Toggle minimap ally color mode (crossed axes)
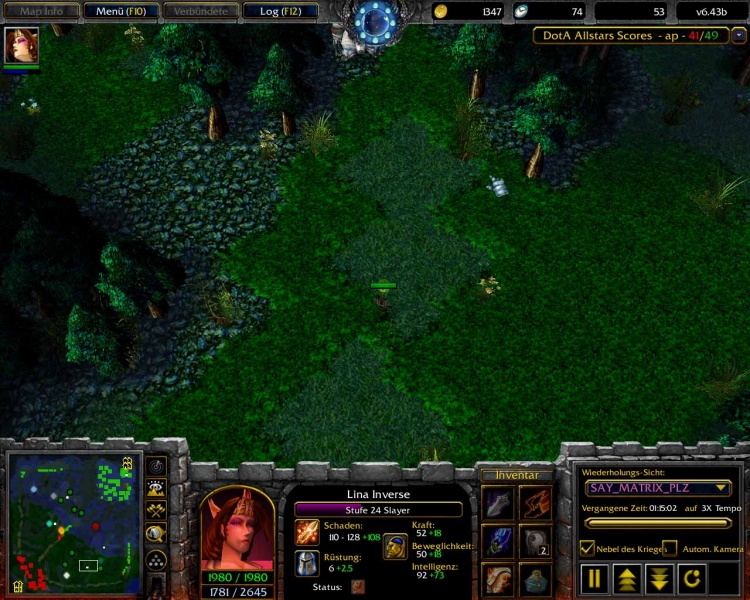 click(156, 511)
